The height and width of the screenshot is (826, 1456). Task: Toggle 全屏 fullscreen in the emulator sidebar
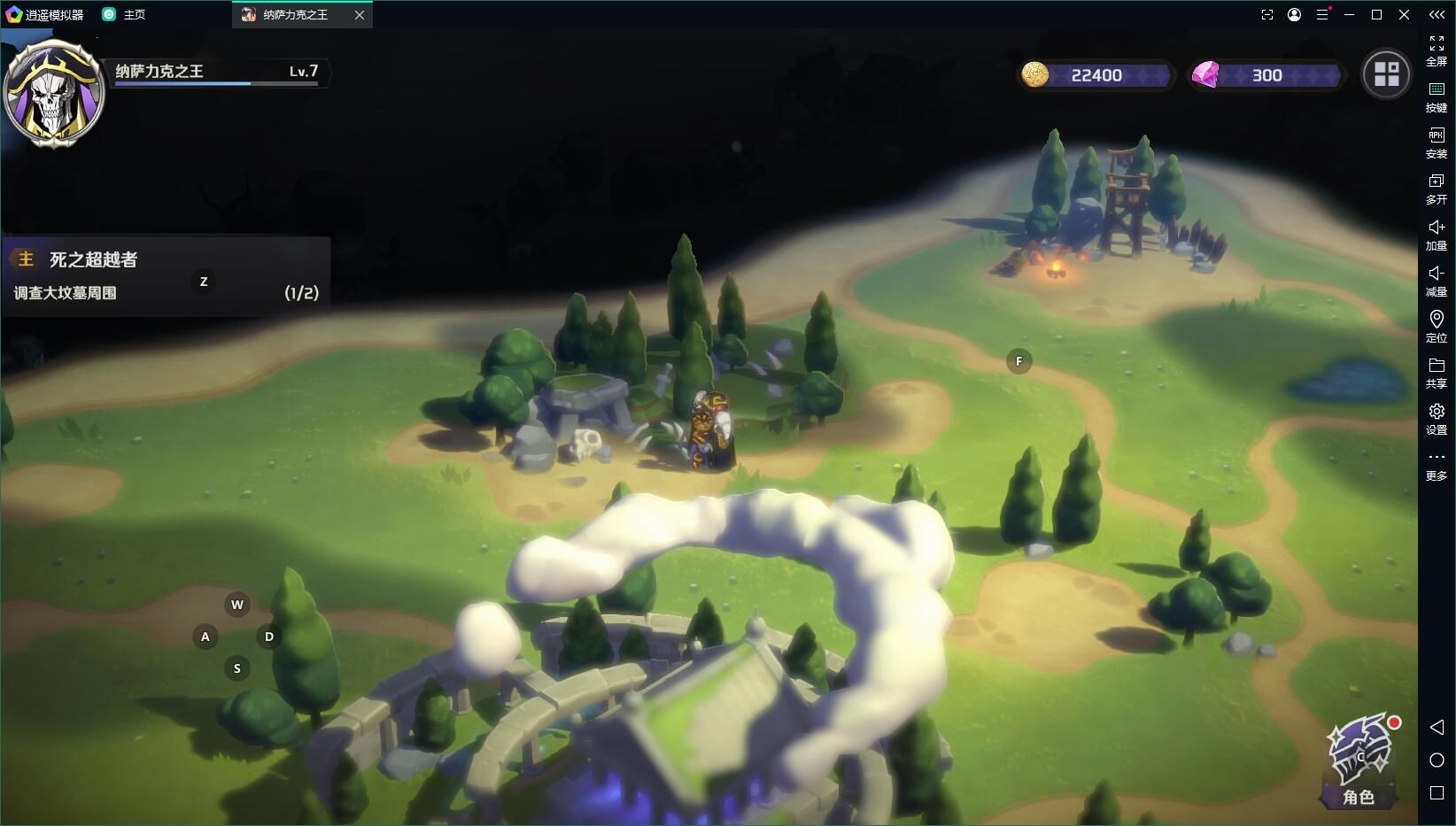pyautogui.click(x=1437, y=50)
